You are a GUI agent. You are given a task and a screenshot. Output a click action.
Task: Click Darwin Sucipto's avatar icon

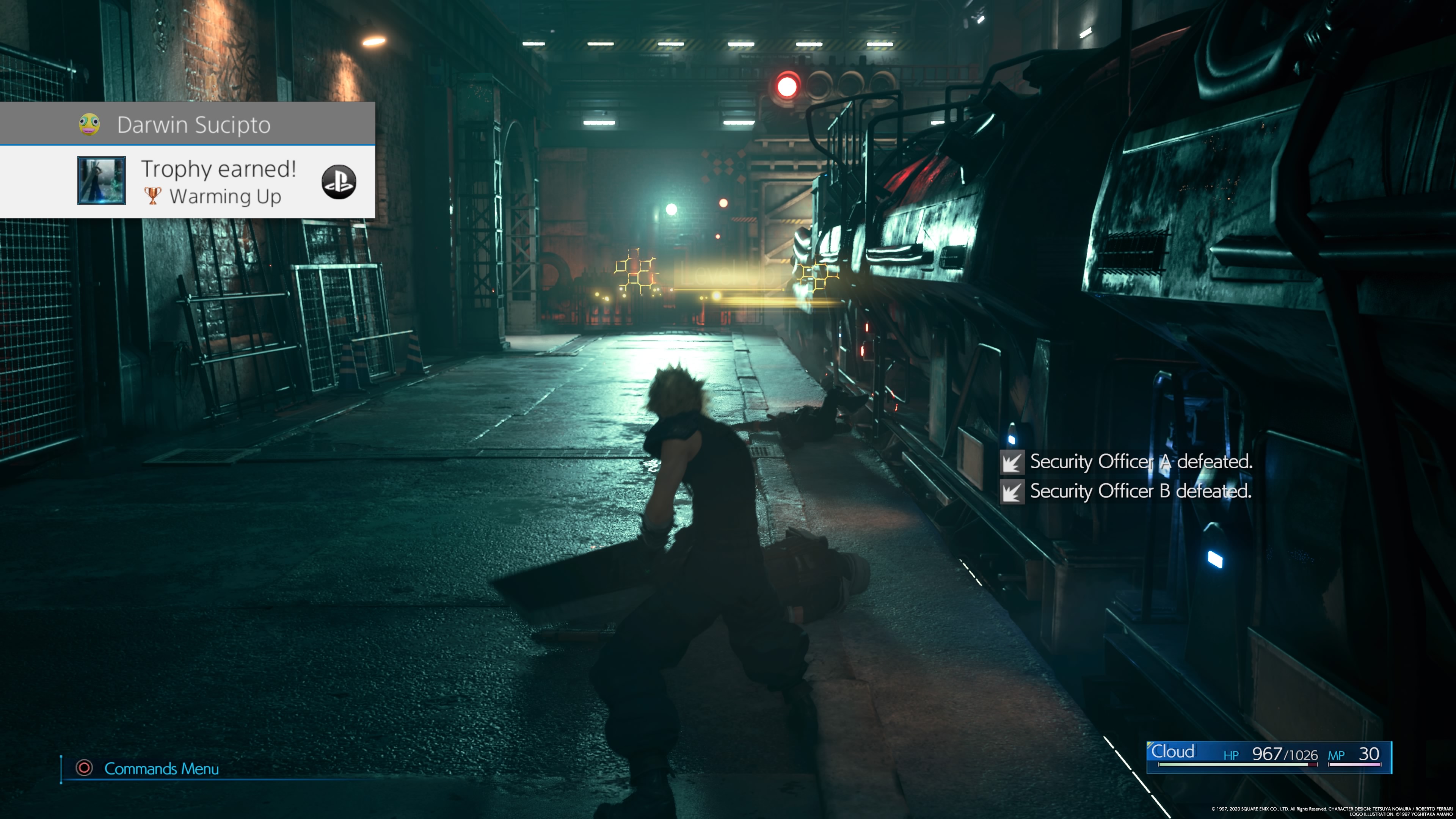click(89, 124)
